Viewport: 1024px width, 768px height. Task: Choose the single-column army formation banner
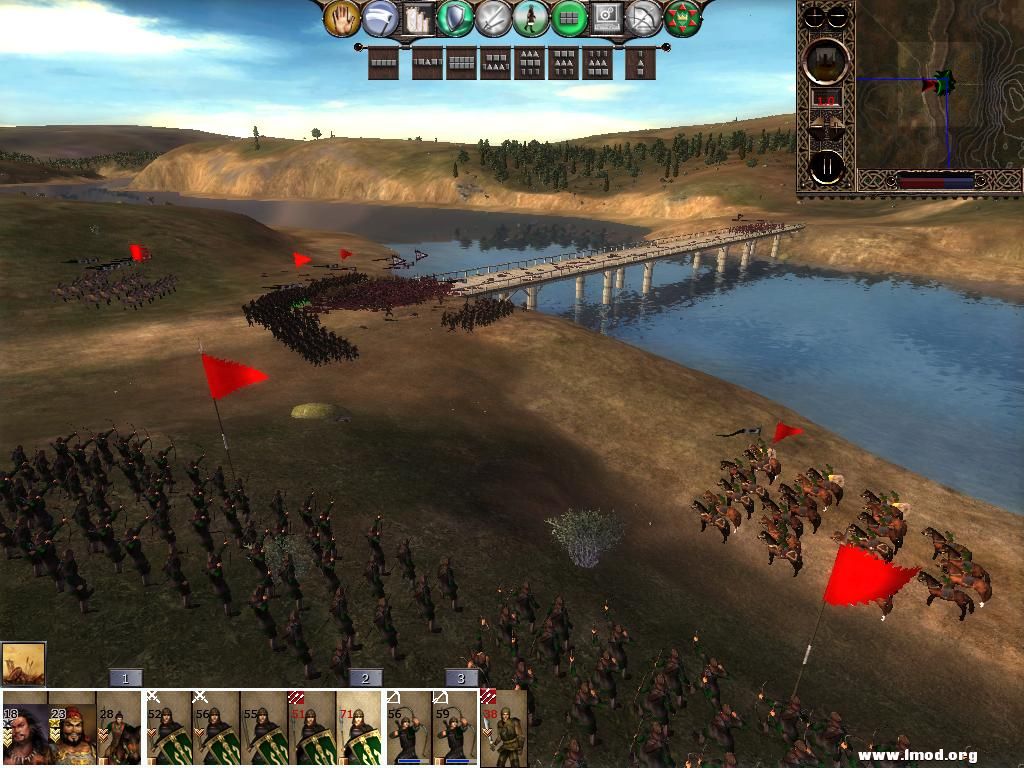(x=640, y=64)
